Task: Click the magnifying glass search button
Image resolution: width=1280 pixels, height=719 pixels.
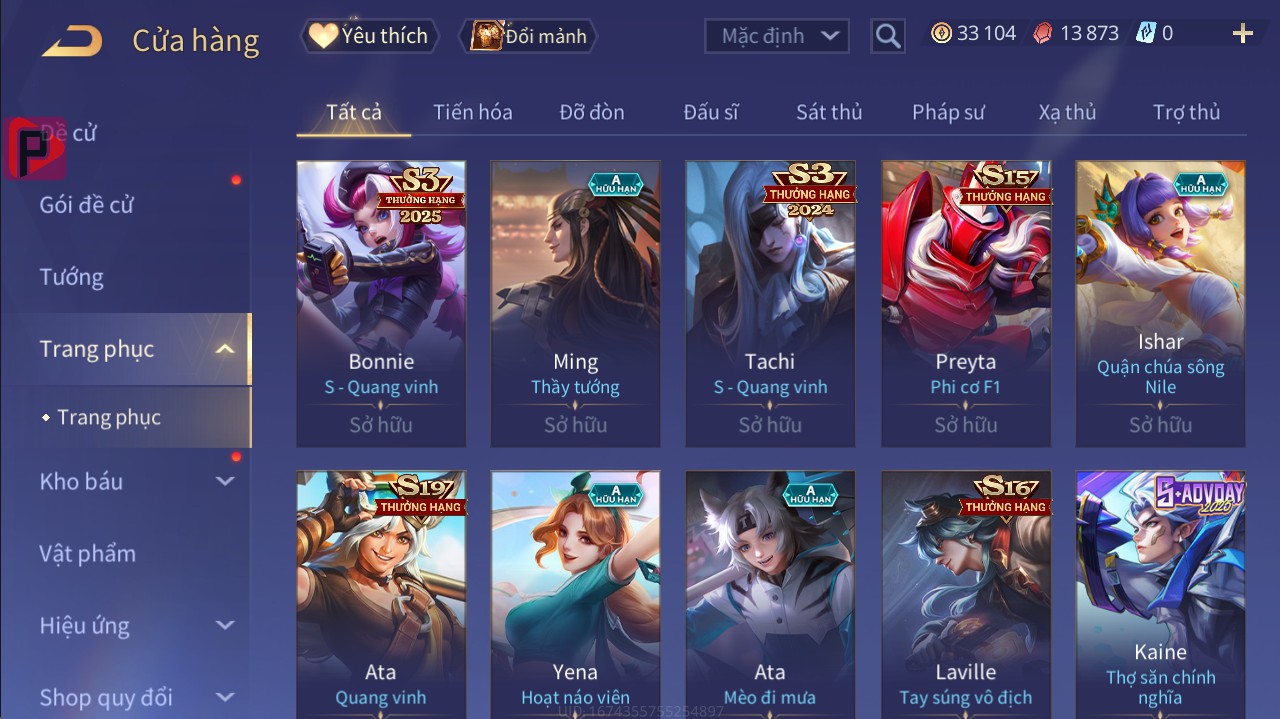Action: point(887,36)
